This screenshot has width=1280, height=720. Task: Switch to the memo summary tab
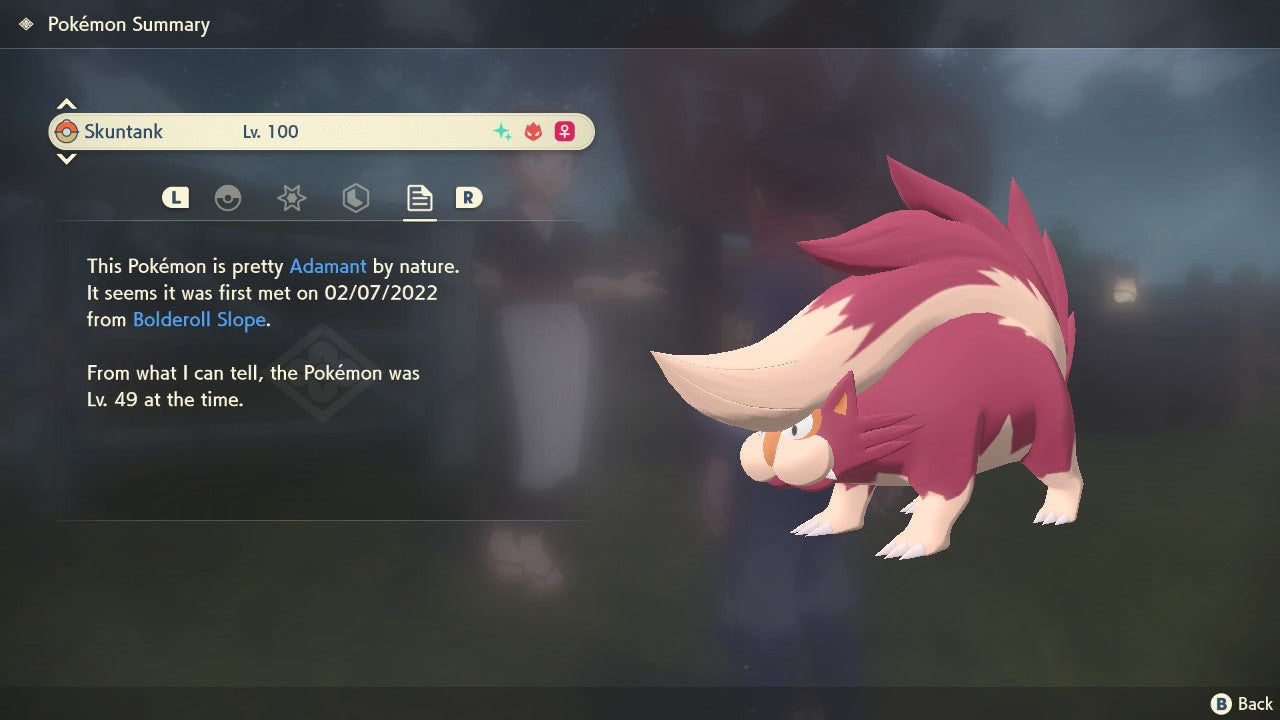[419, 198]
